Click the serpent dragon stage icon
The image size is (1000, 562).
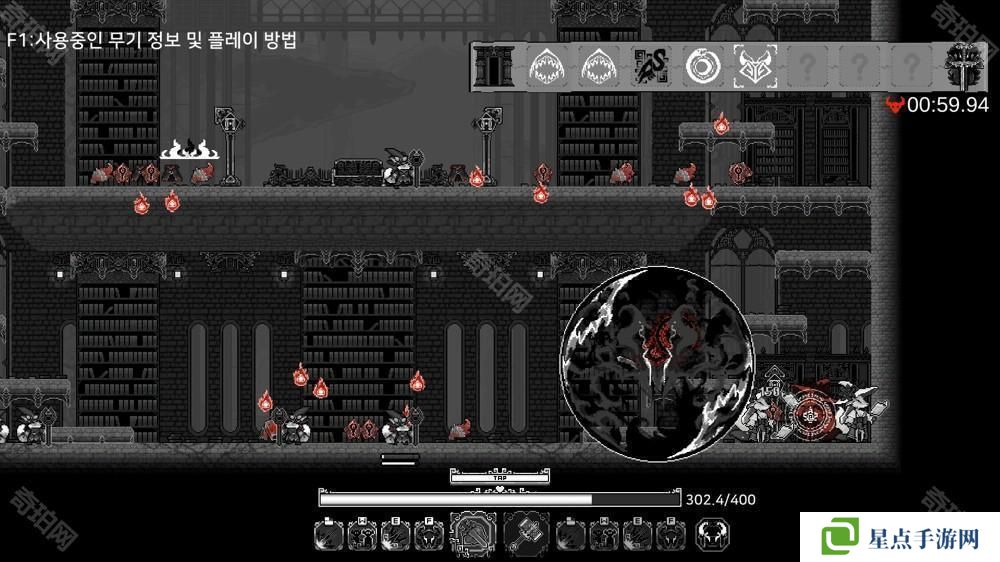click(x=650, y=67)
